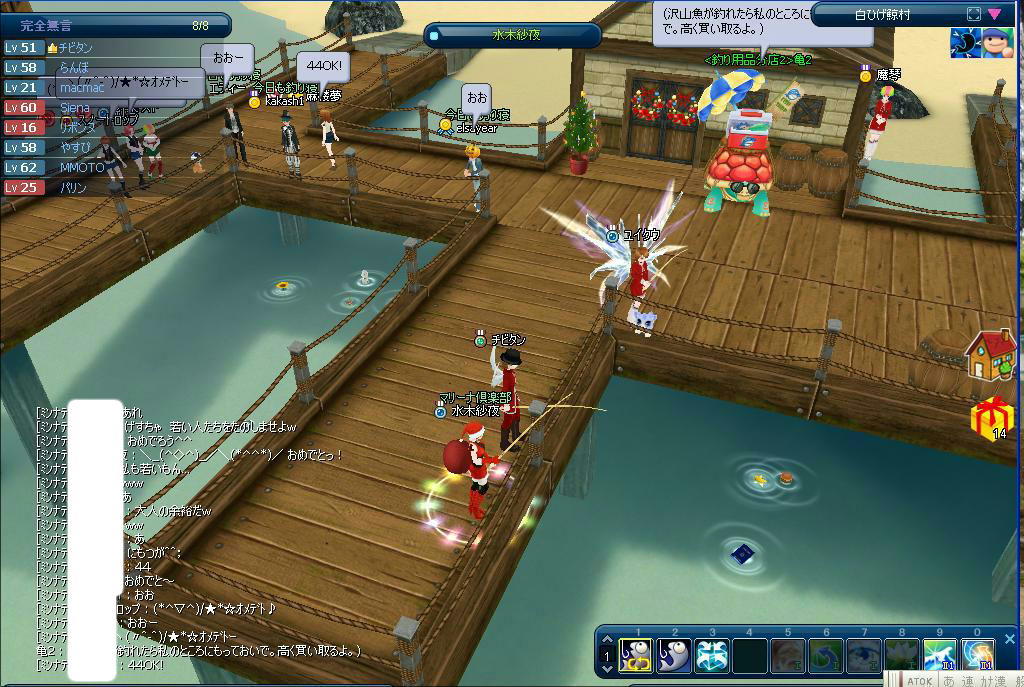Screen dimensions: 1024x687
Task: Toggle the map expand icon in location bar
Action: (974, 14)
